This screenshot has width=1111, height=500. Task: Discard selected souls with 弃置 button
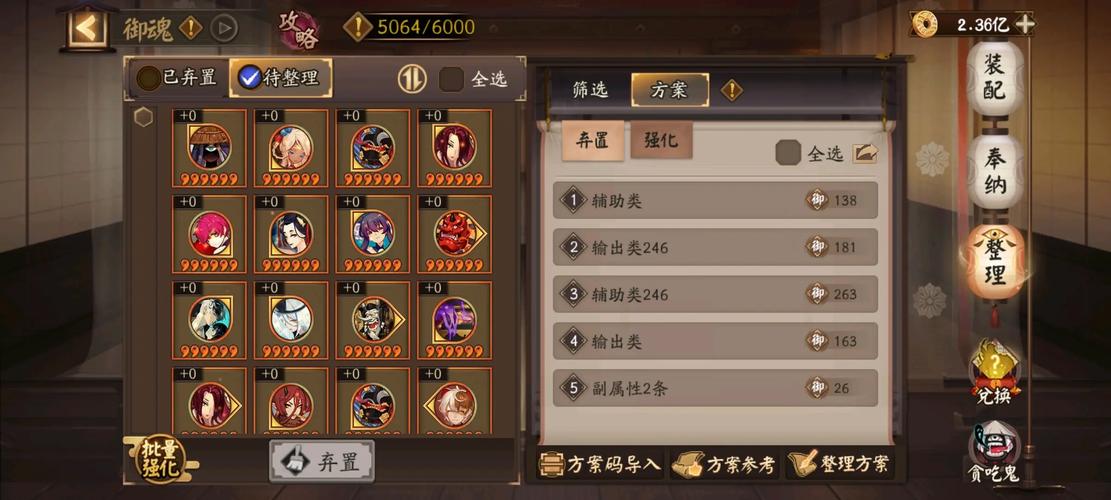click(x=322, y=462)
